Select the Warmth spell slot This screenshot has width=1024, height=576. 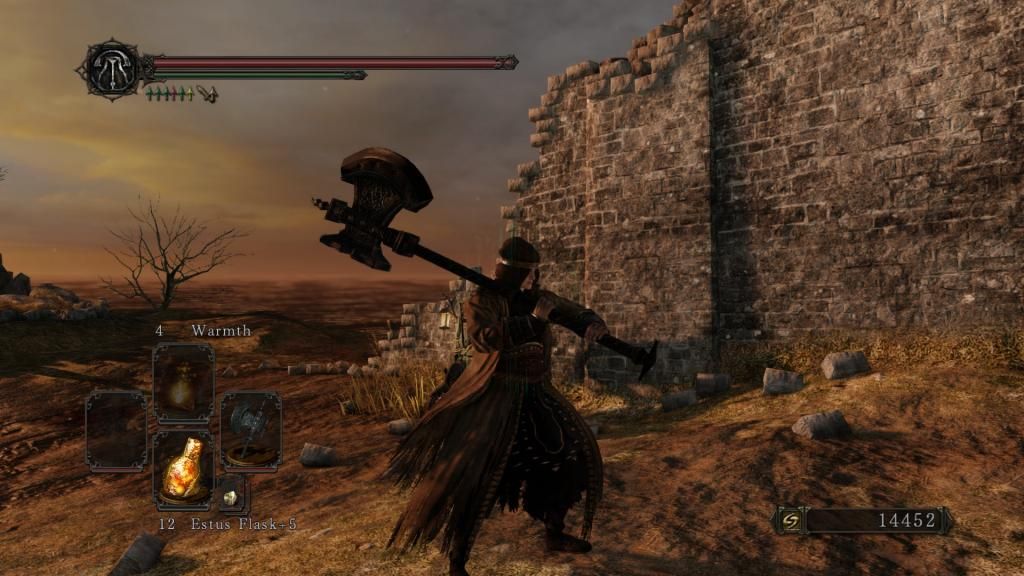click(183, 384)
